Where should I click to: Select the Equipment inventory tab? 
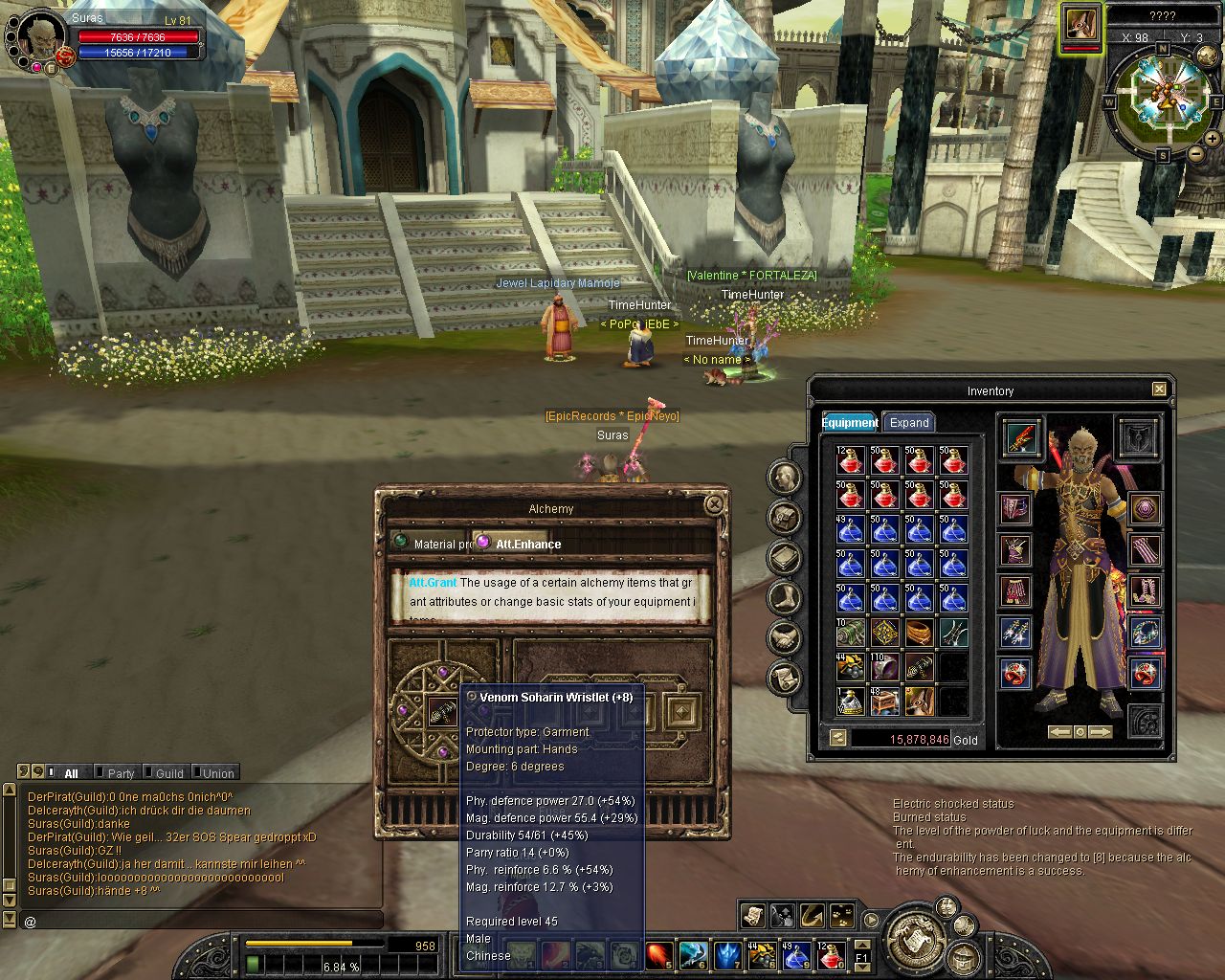tap(849, 422)
